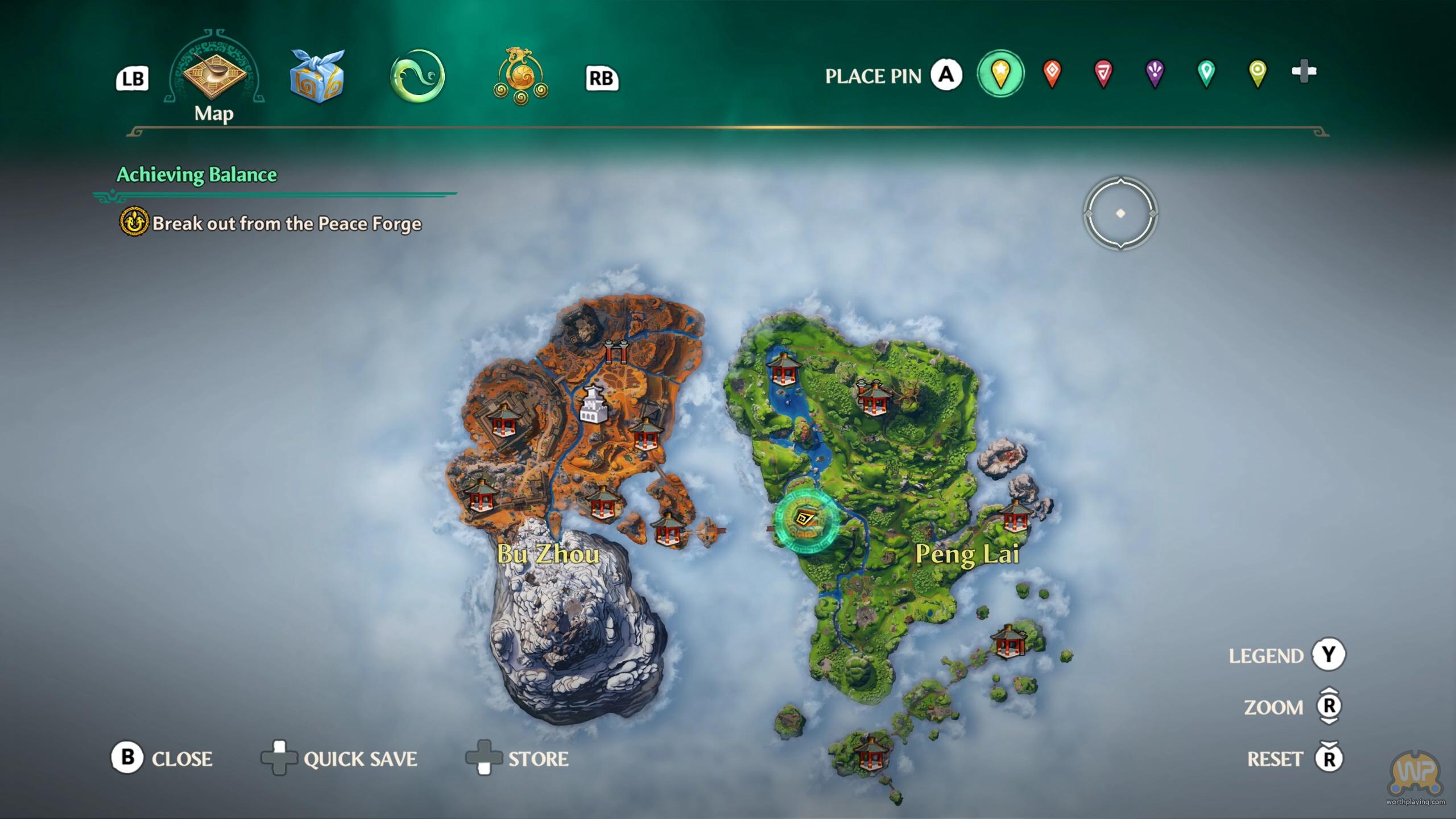
Task: Open the golden amulet tab
Action: (x=520, y=77)
